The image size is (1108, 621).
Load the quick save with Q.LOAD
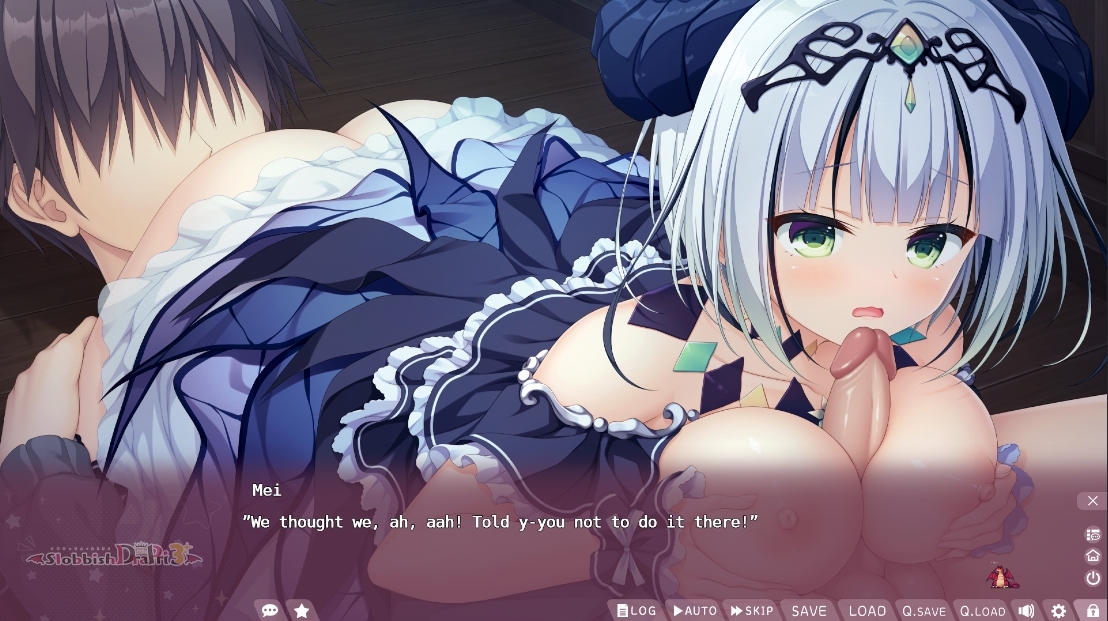pos(982,610)
